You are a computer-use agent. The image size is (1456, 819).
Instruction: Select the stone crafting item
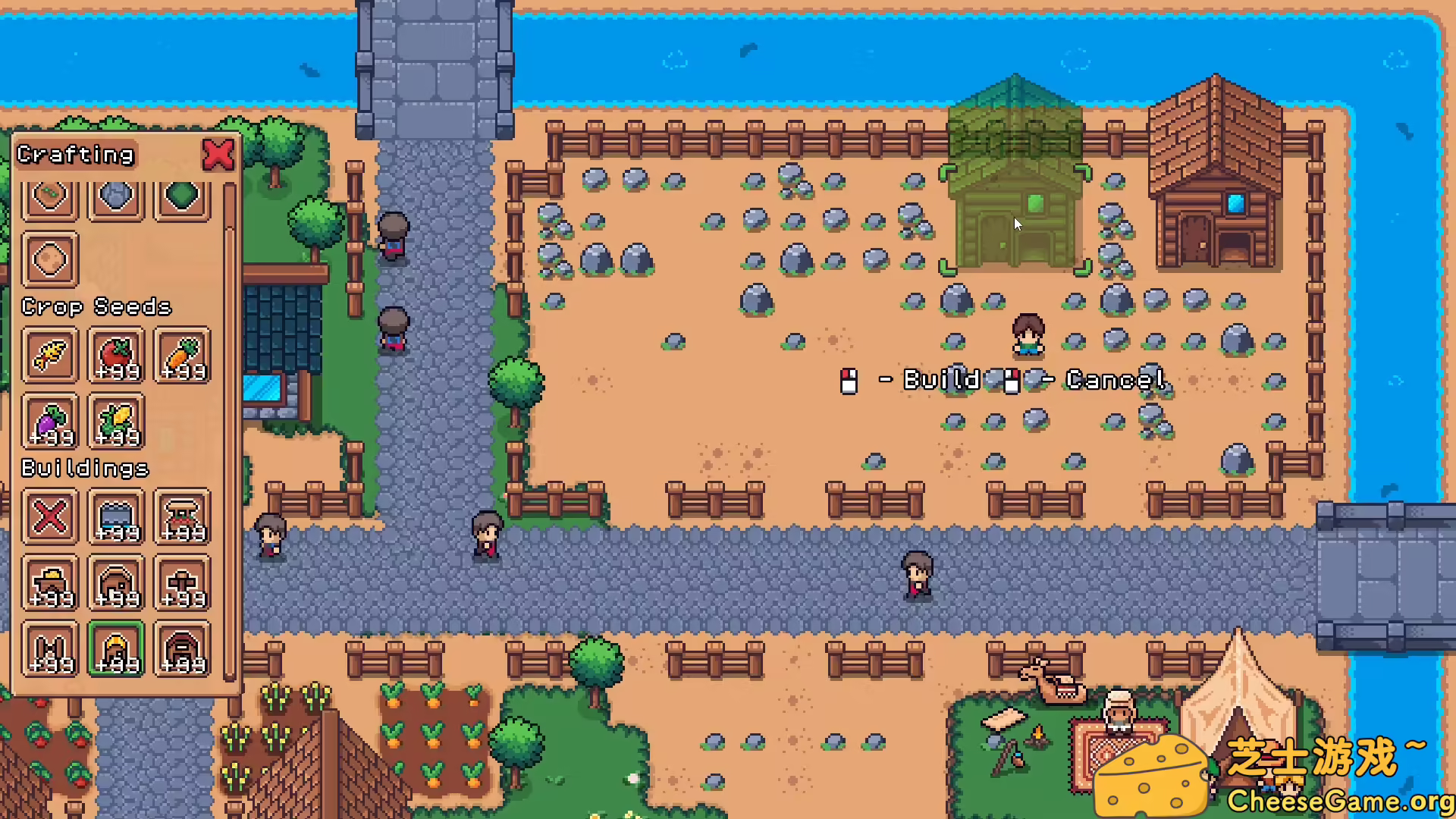[115, 196]
